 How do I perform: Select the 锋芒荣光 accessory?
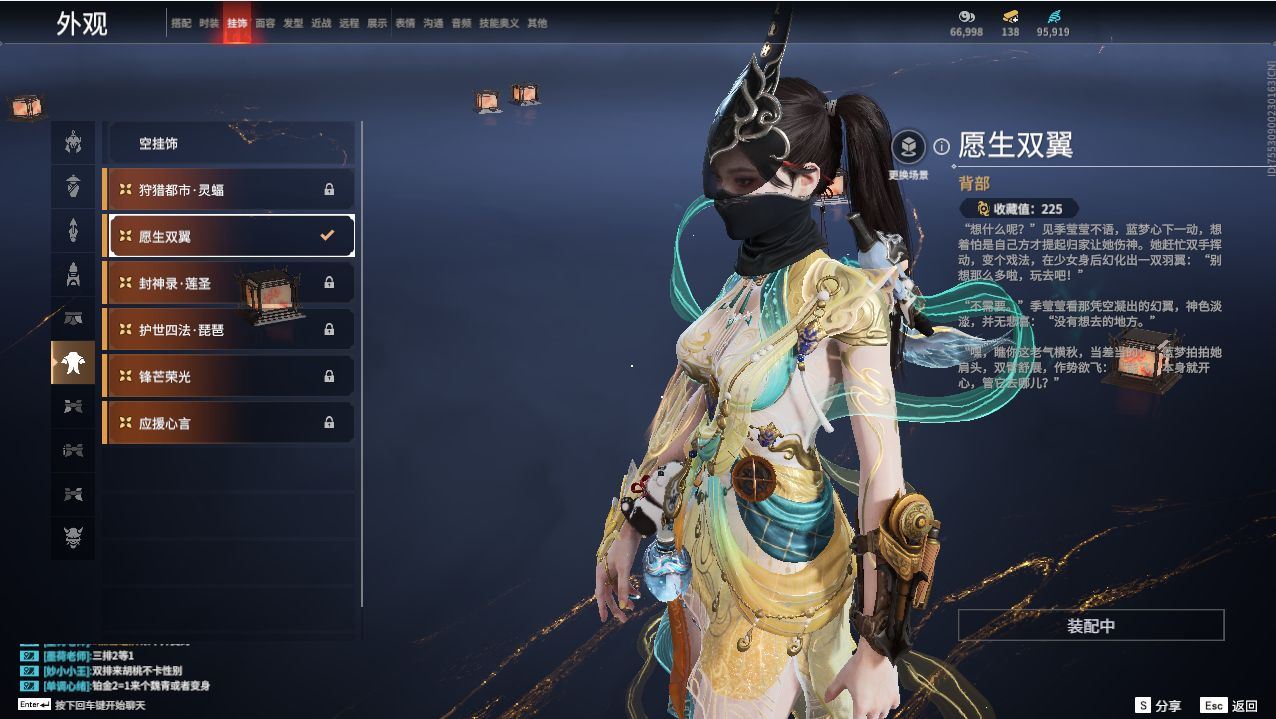[230, 376]
